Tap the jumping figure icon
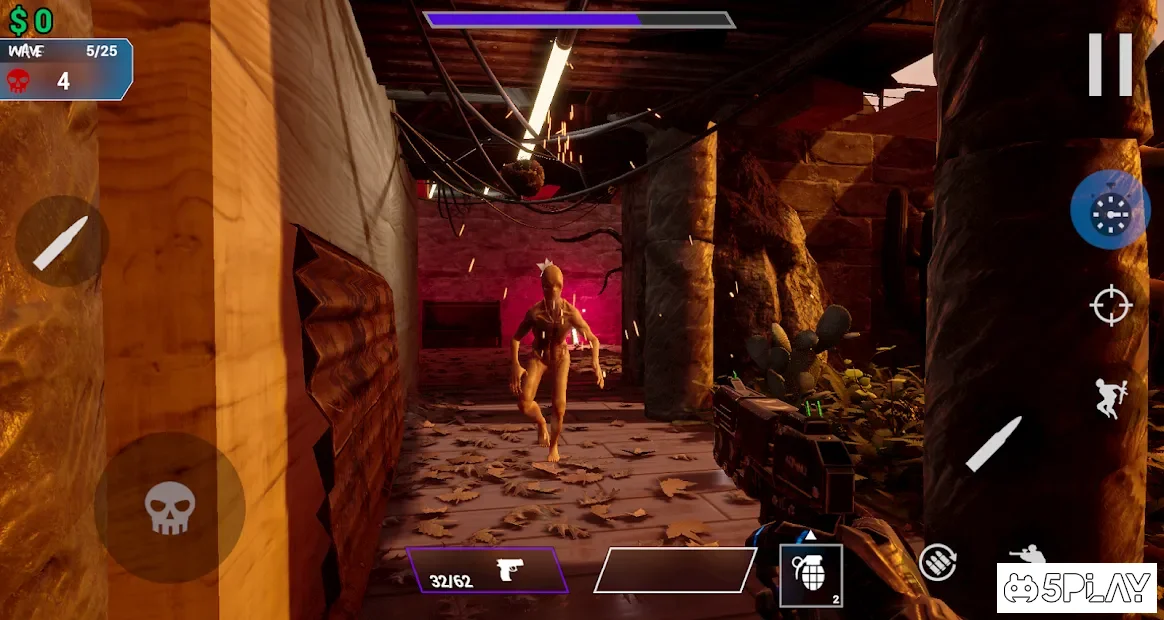 (1110, 397)
